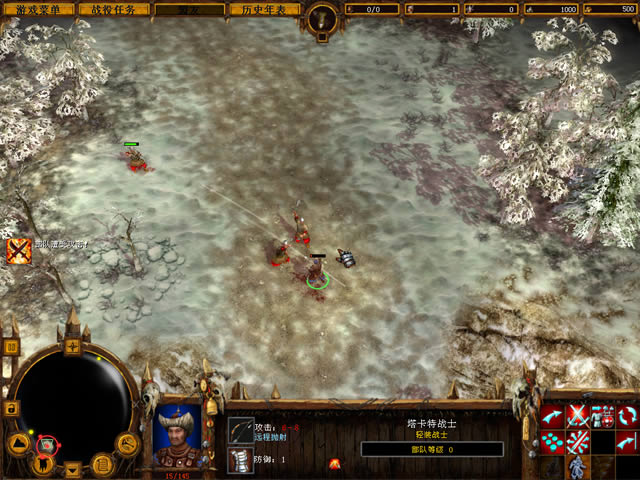The image size is (640, 480).
Task: Click the round emblem at top center
Action: [x=320, y=16]
